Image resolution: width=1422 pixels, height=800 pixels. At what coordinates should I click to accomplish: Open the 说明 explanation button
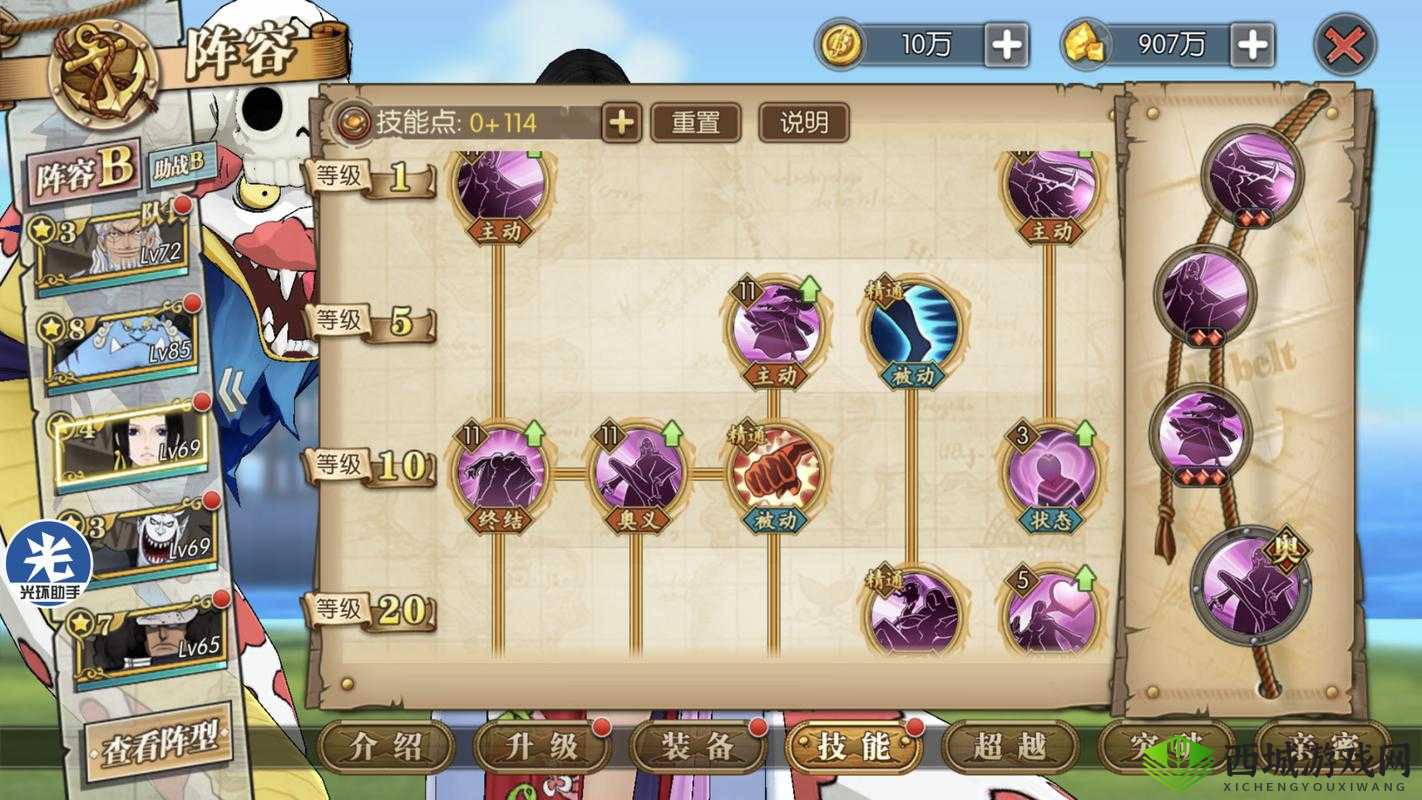tap(804, 123)
